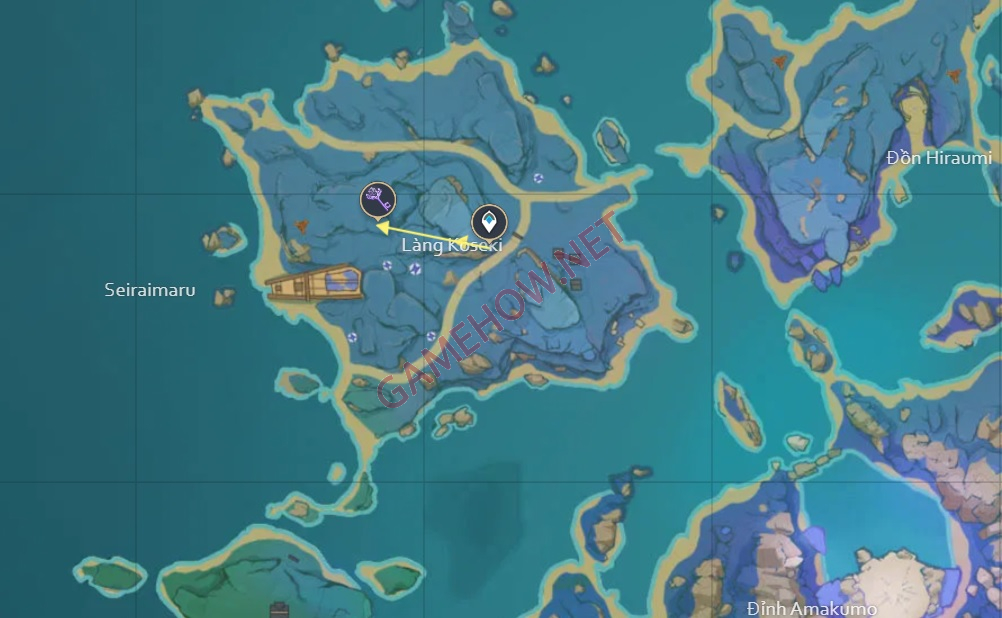Select the teleport waypoint pin at Làng Koseki
This screenshot has width=1002, height=618.
click(x=489, y=221)
